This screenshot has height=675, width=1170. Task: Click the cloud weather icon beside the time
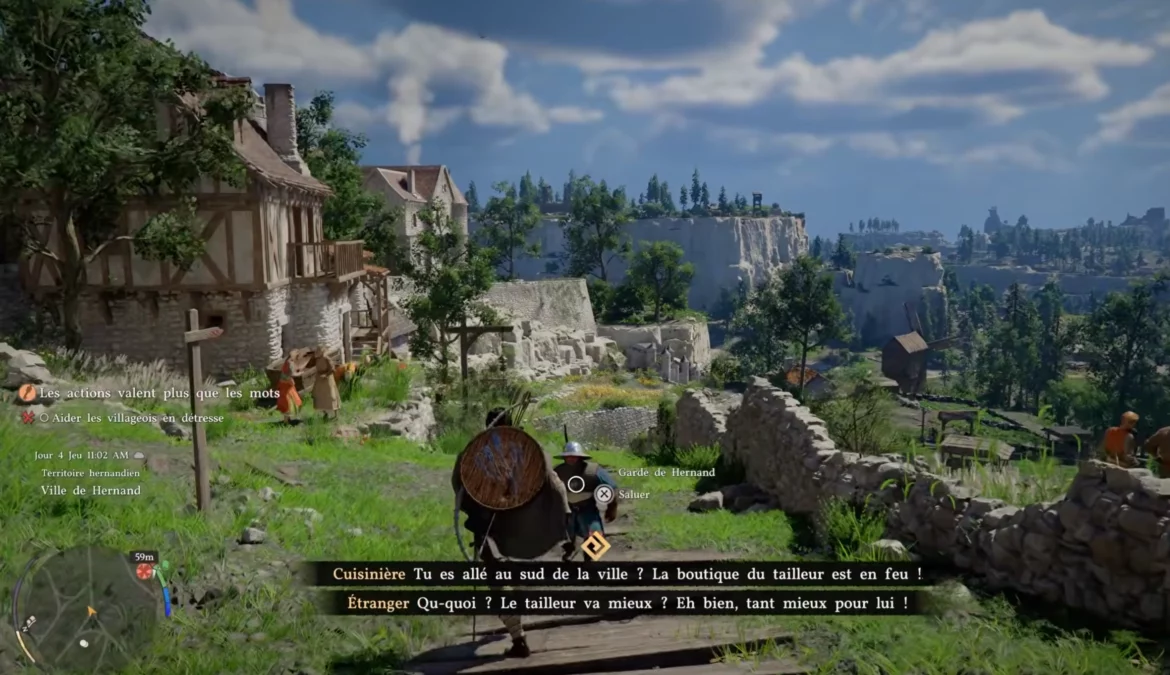139,455
